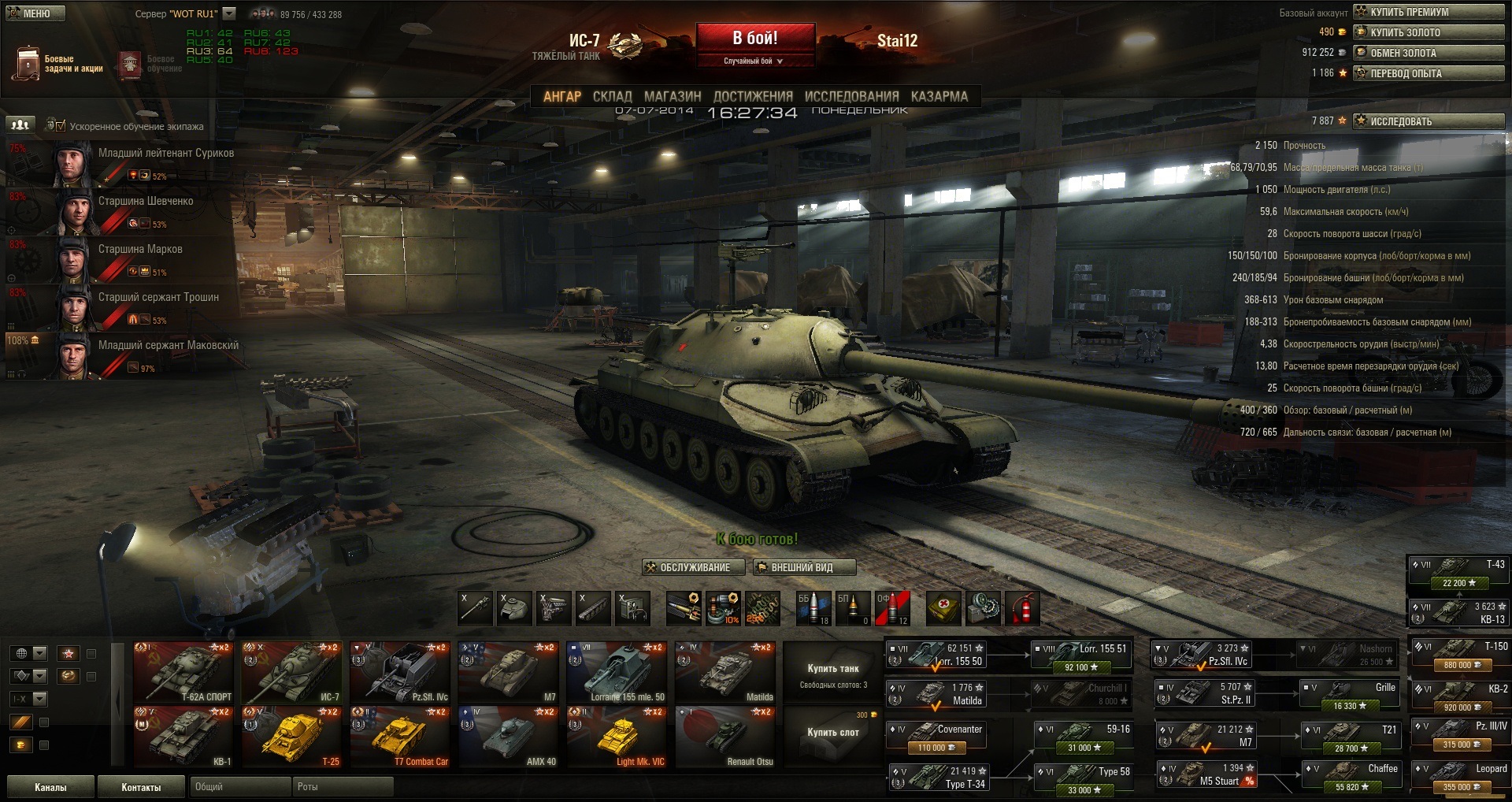
Task: Open the Каналы chat channels
Action: click(x=50, y=787)
